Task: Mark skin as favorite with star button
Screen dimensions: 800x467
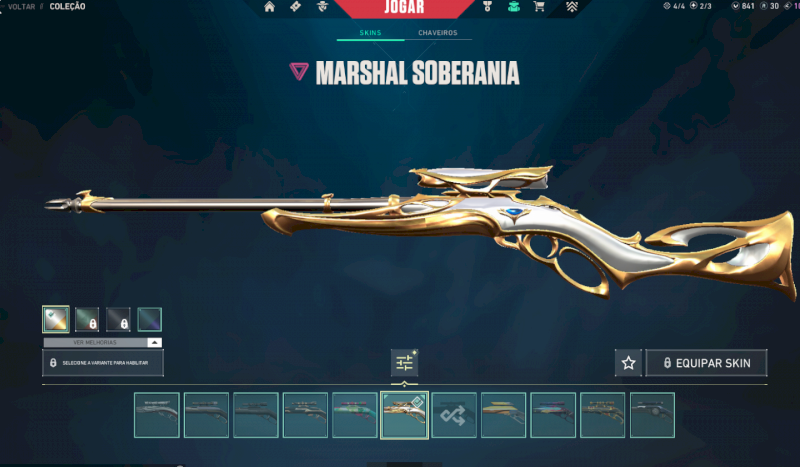Action: click(628, 363)
